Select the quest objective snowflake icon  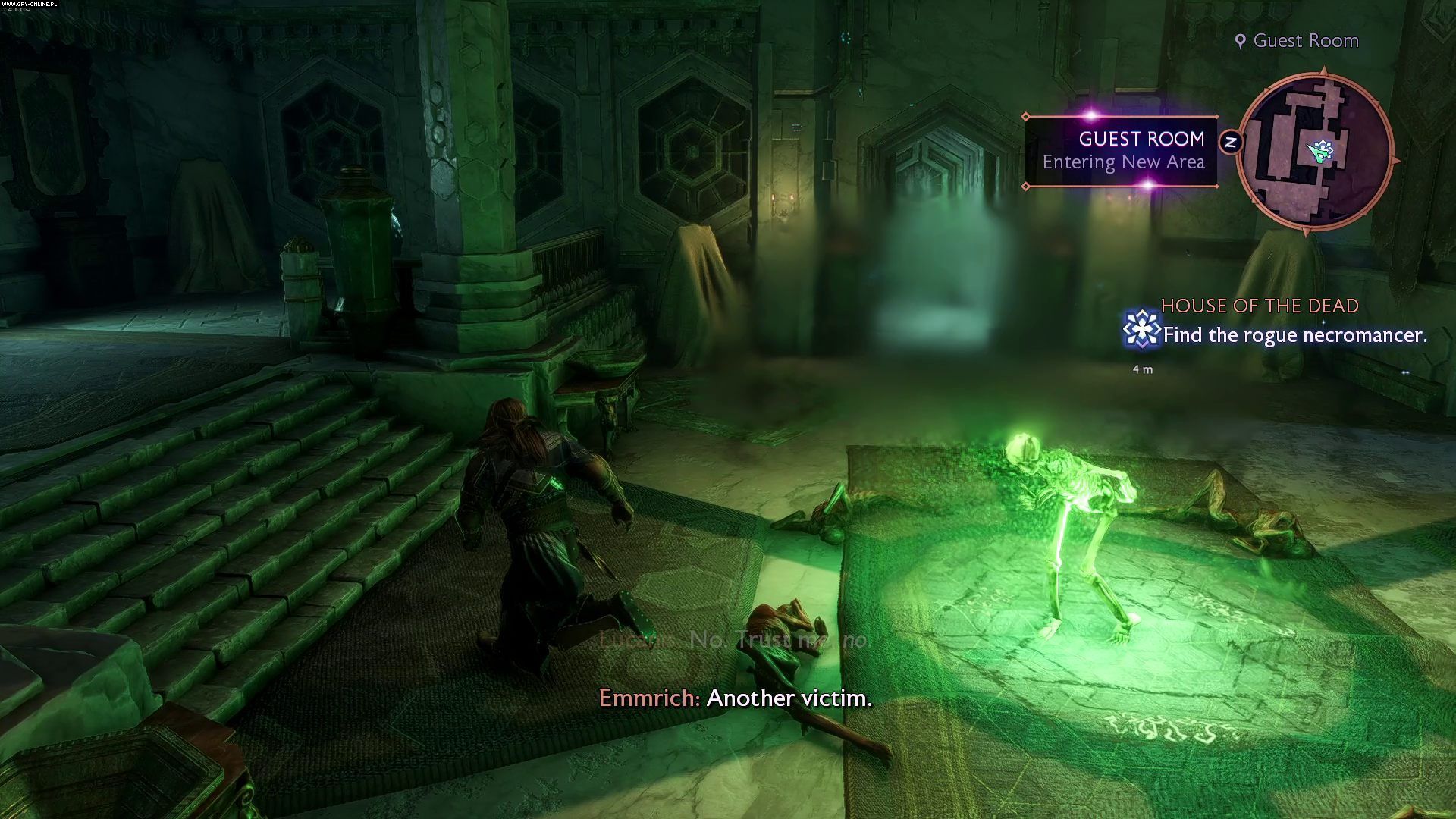click(1141, 330)
